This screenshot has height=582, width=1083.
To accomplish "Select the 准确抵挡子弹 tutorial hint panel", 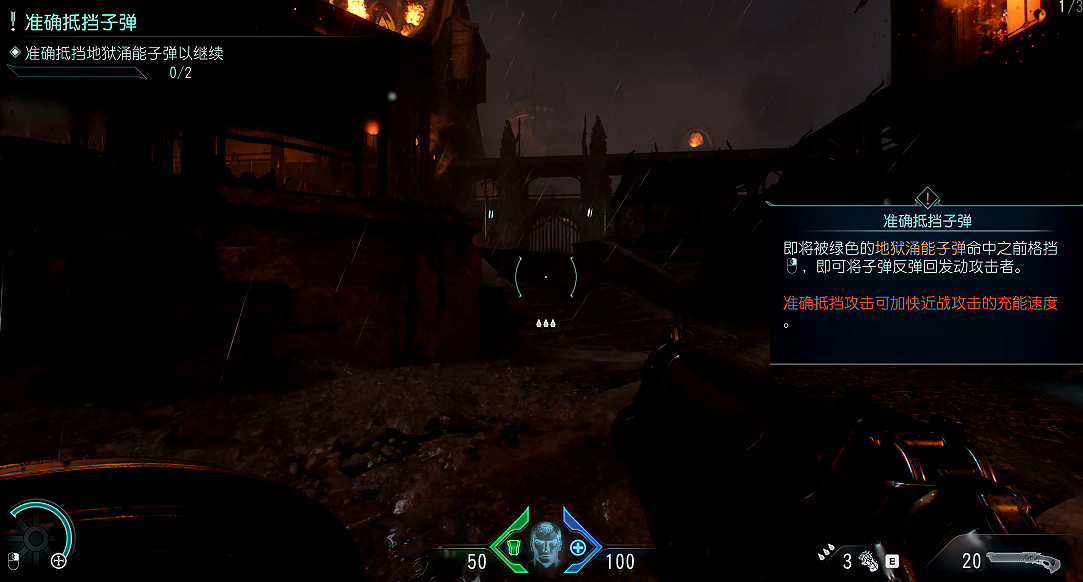I will click(925, 282).
